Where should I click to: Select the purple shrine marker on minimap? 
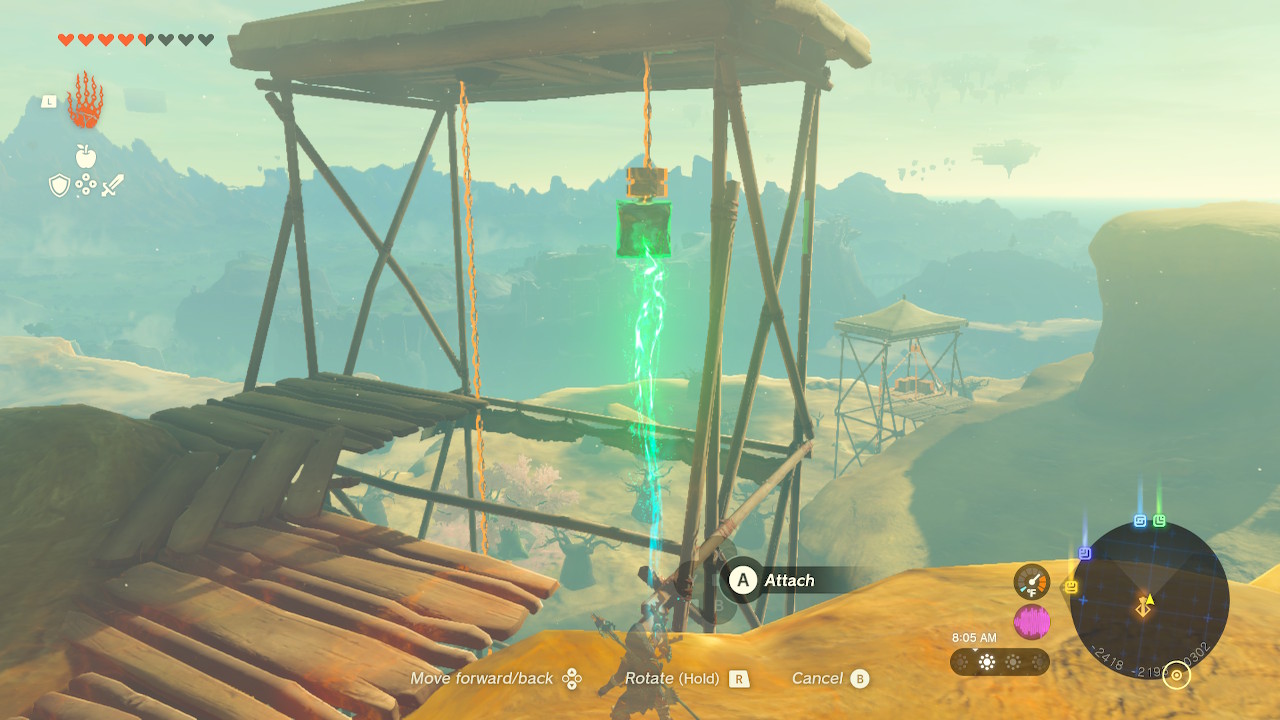click(1085, 553)
